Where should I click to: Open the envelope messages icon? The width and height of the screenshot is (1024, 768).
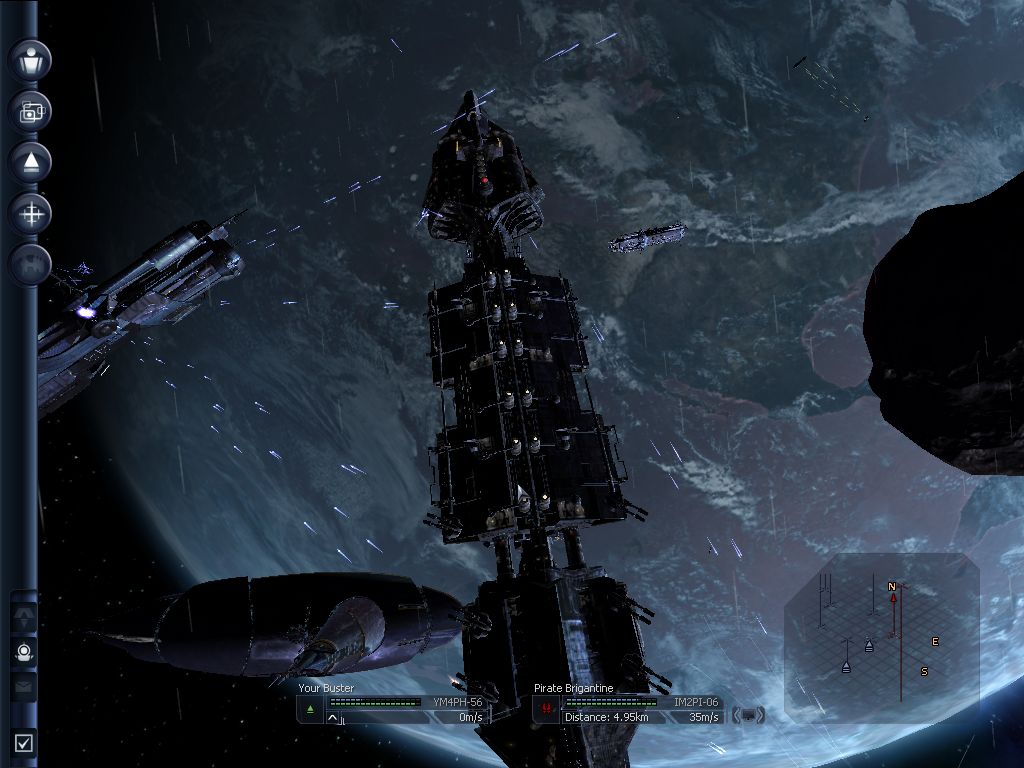25,687
